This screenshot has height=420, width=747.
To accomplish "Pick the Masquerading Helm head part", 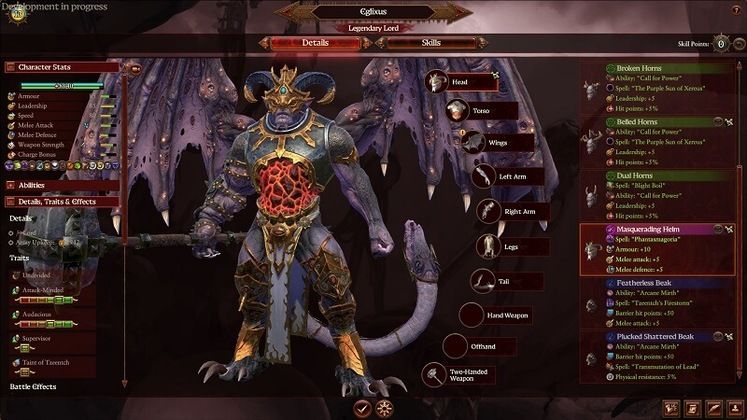I will pos(664,248).
